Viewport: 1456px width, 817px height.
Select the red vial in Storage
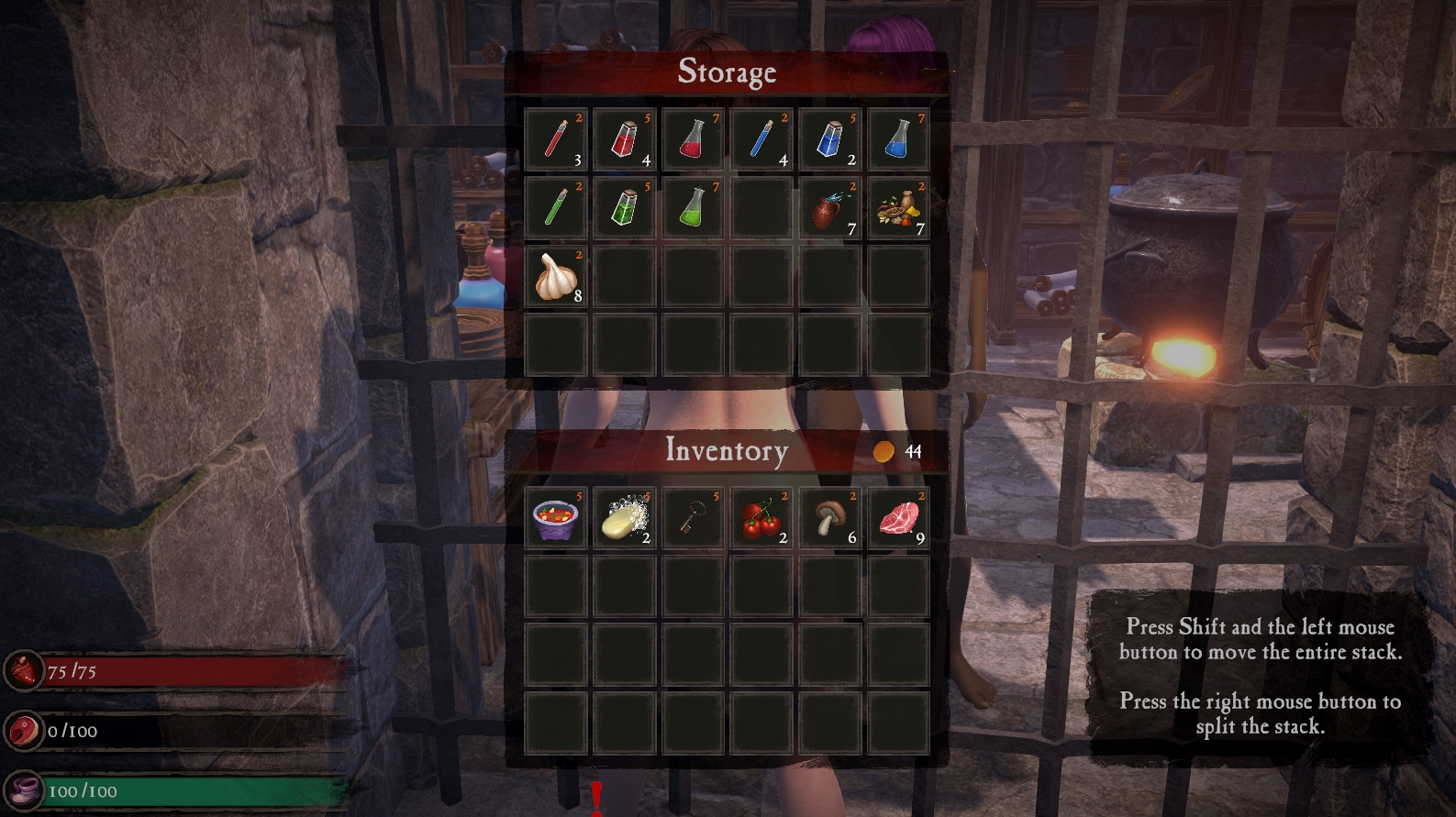554,139
